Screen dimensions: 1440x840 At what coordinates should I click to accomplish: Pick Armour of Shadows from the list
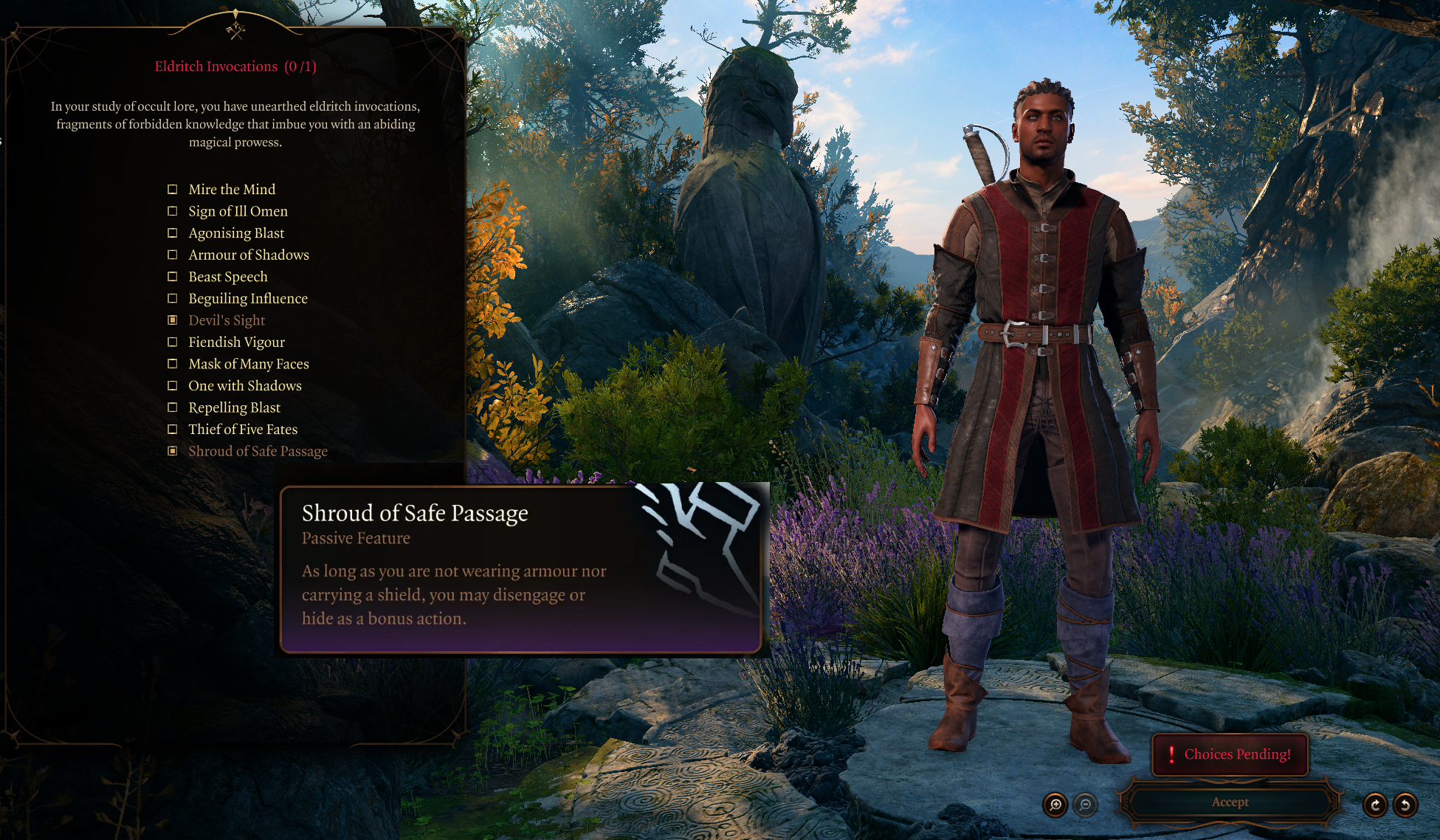click(248, 255)
